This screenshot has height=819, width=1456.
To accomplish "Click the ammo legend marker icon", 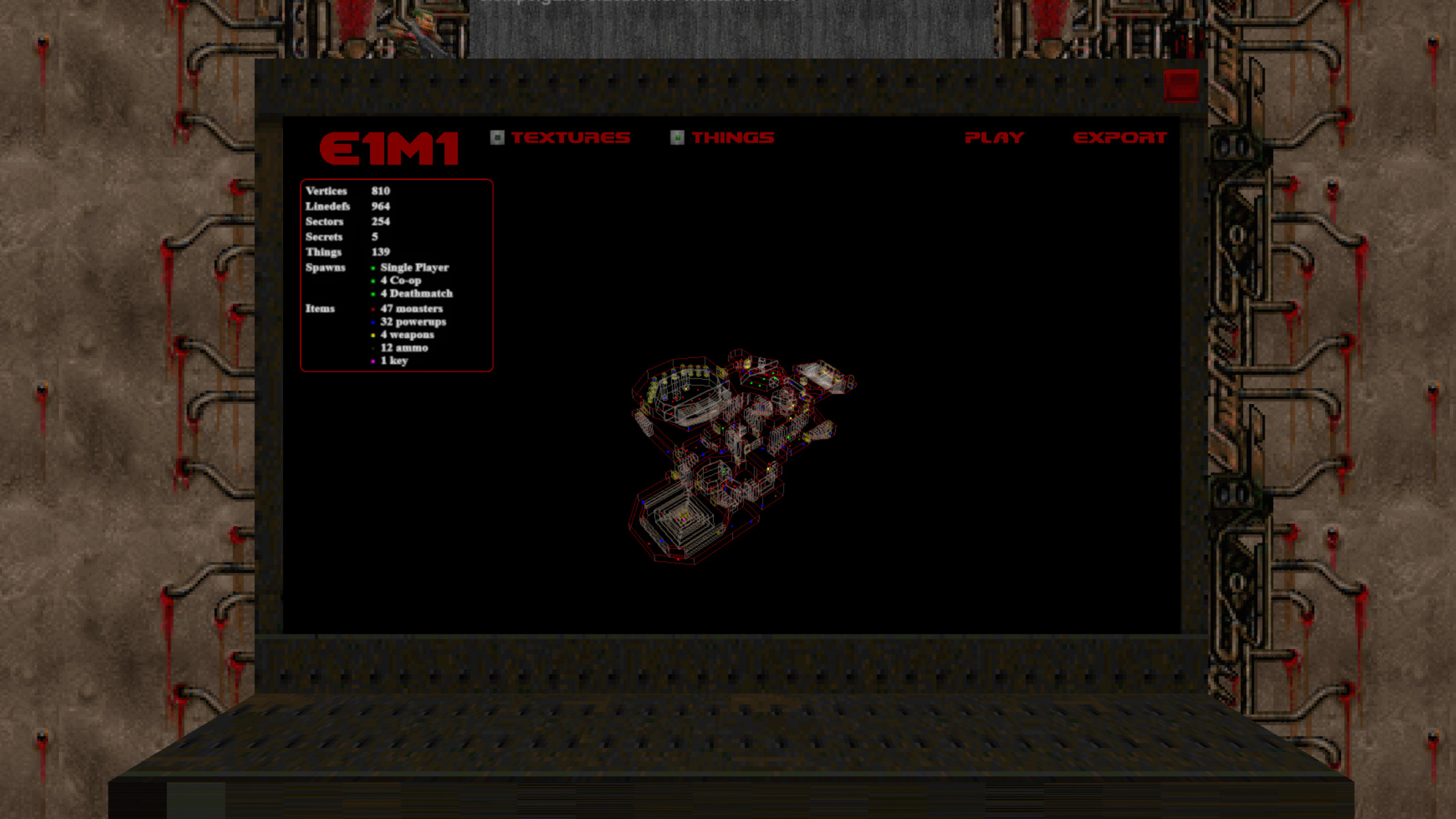I will point(373,348).
